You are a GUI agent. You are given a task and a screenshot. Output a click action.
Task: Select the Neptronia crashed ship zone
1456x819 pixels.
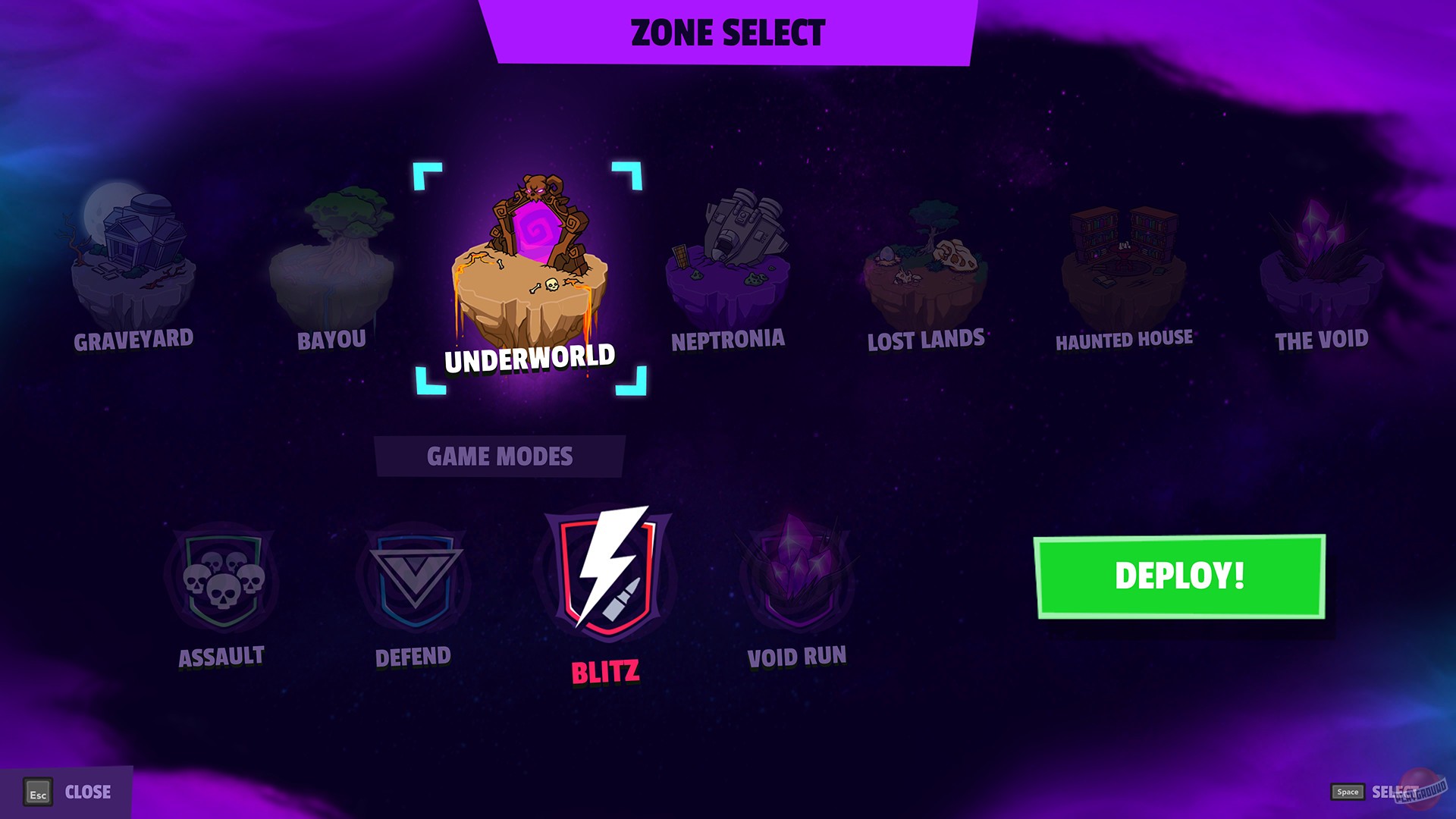click(x=728, y=250)
